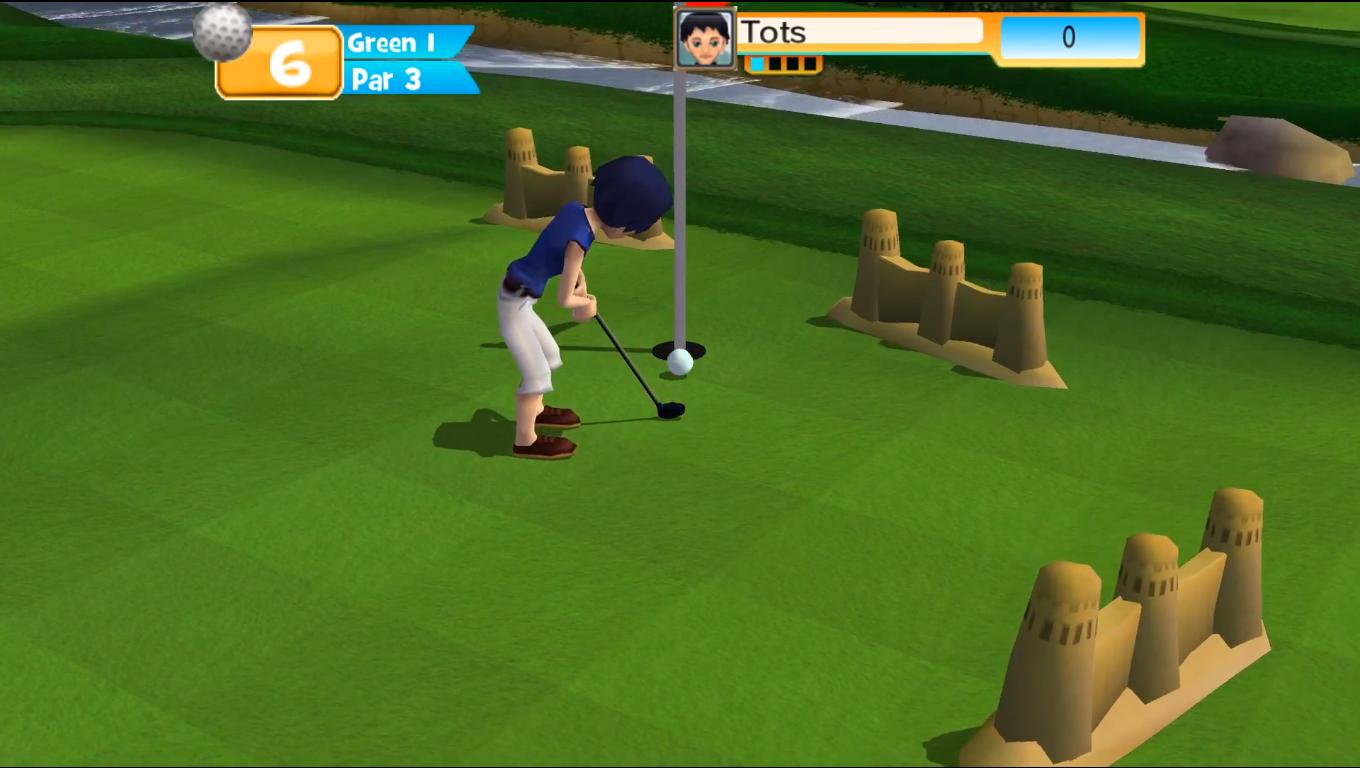Click the player name Tots label
This screenshot has height=768, width=1360.
[x=772, y=32]
